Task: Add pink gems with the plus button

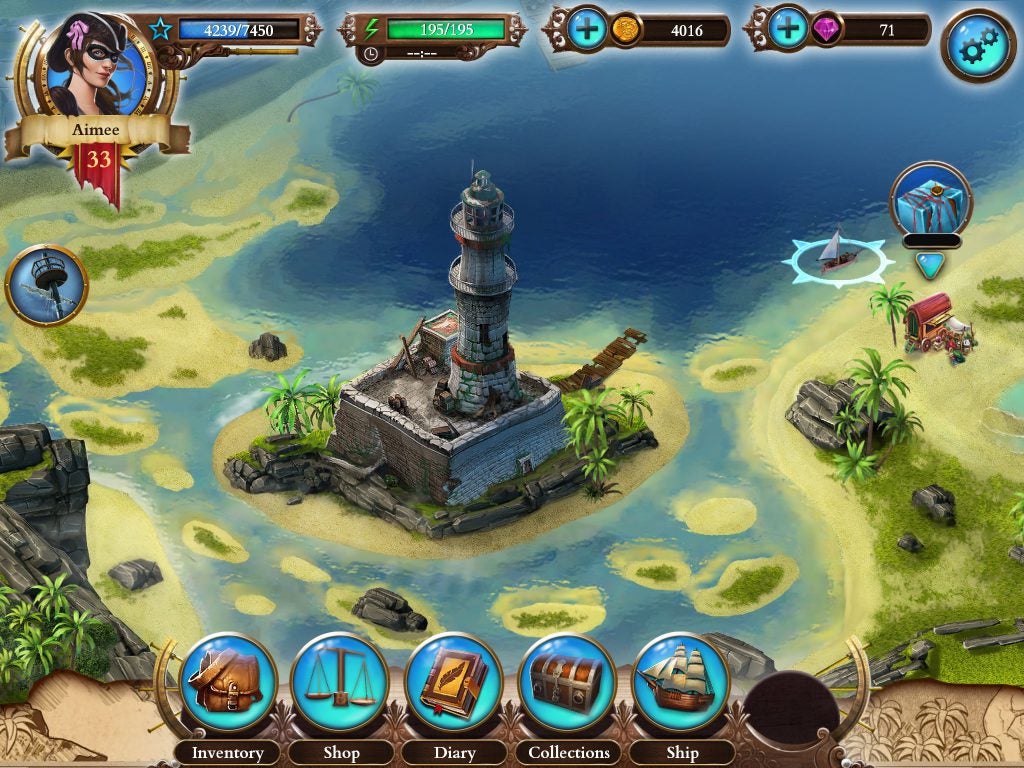Action: [x=789, y=30]
